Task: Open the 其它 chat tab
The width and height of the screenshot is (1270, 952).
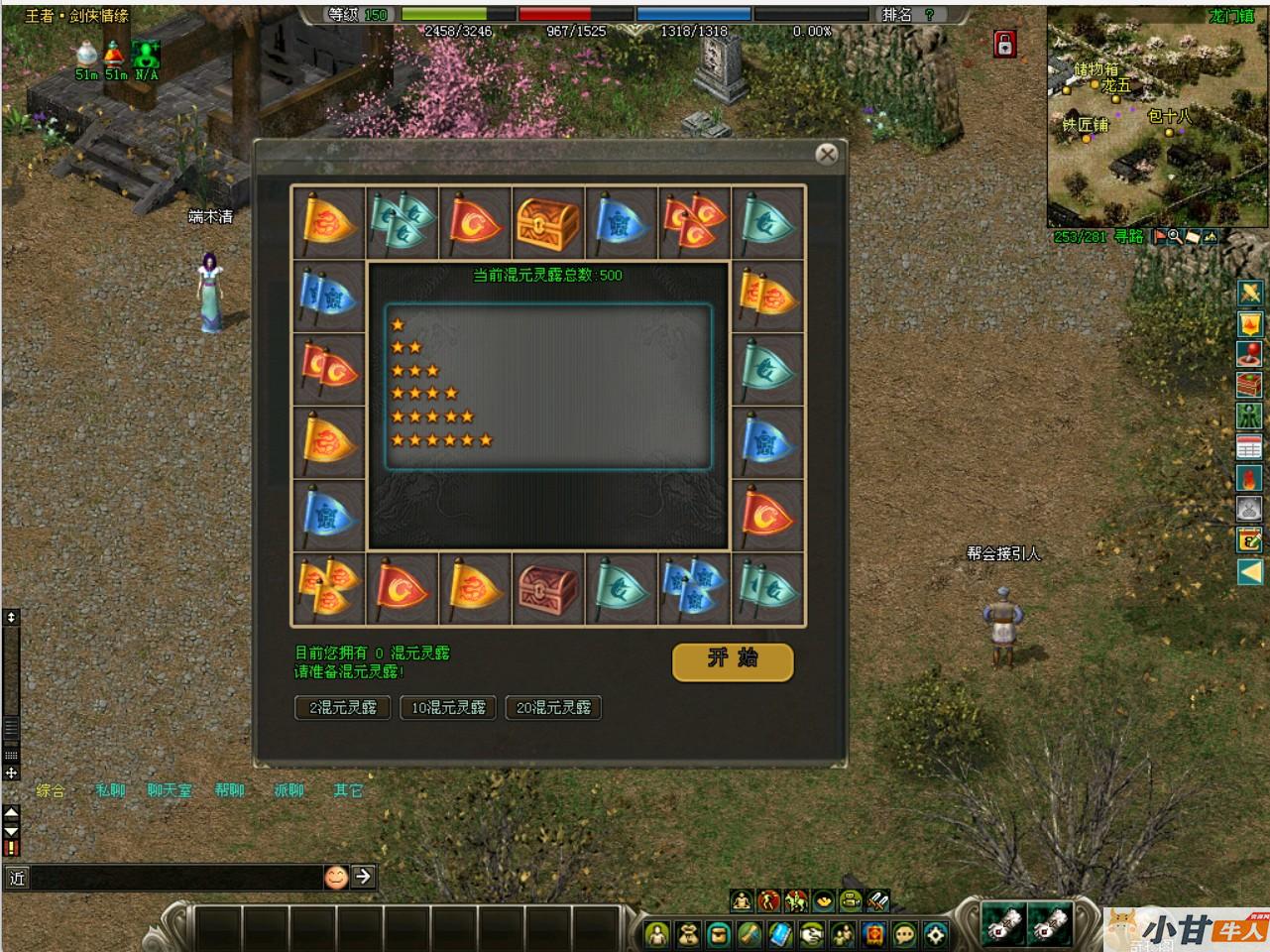Action: [x=348, y=790]
